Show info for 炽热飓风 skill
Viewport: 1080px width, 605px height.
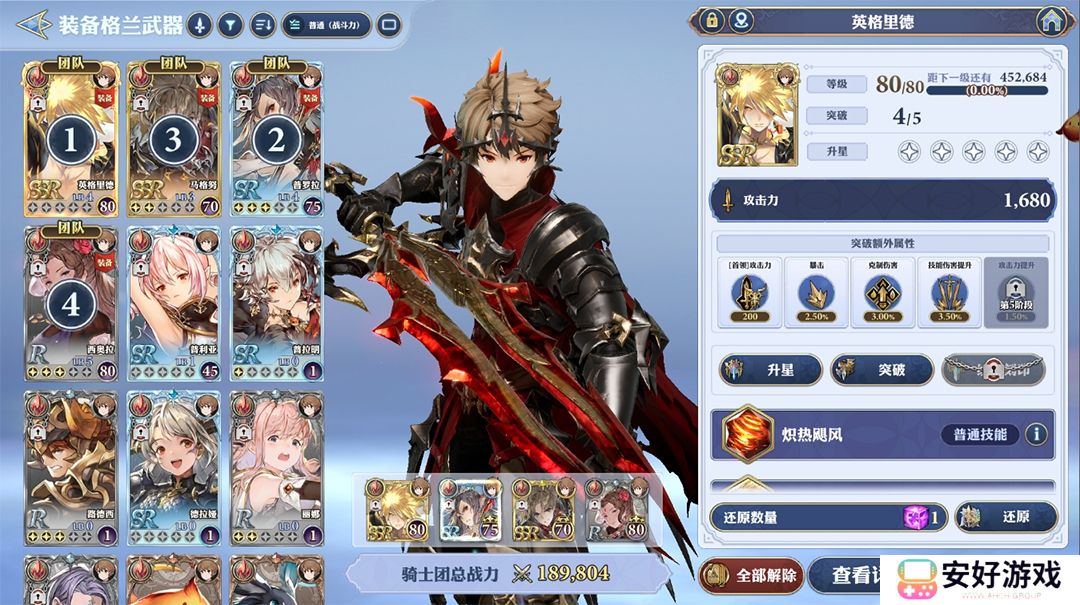click(1036, 434)
